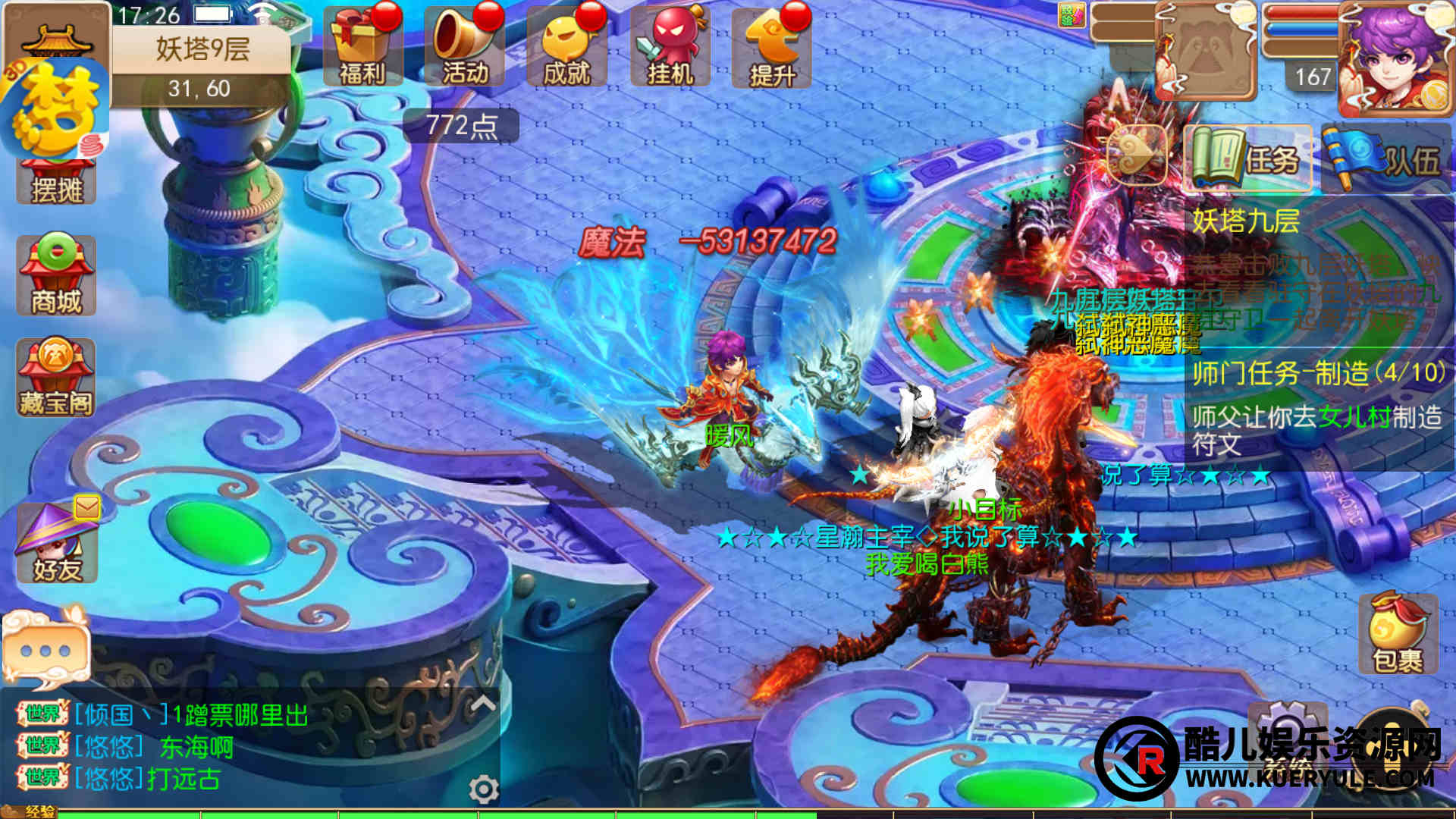1456x819 pixels.
Task: Open the 提升 upgrade arrow icon
Action: pyautogui.click(x=771, y=47)
